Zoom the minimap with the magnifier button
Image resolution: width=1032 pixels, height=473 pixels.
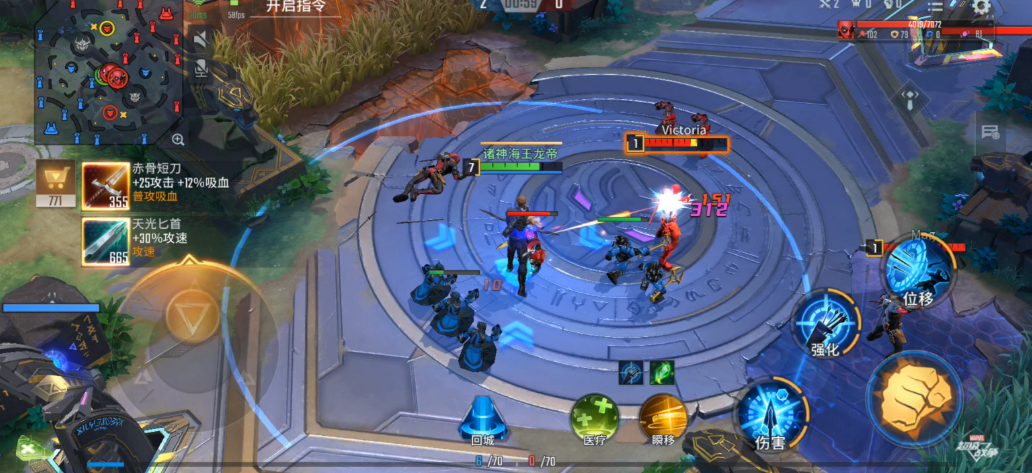click(178, 139)
